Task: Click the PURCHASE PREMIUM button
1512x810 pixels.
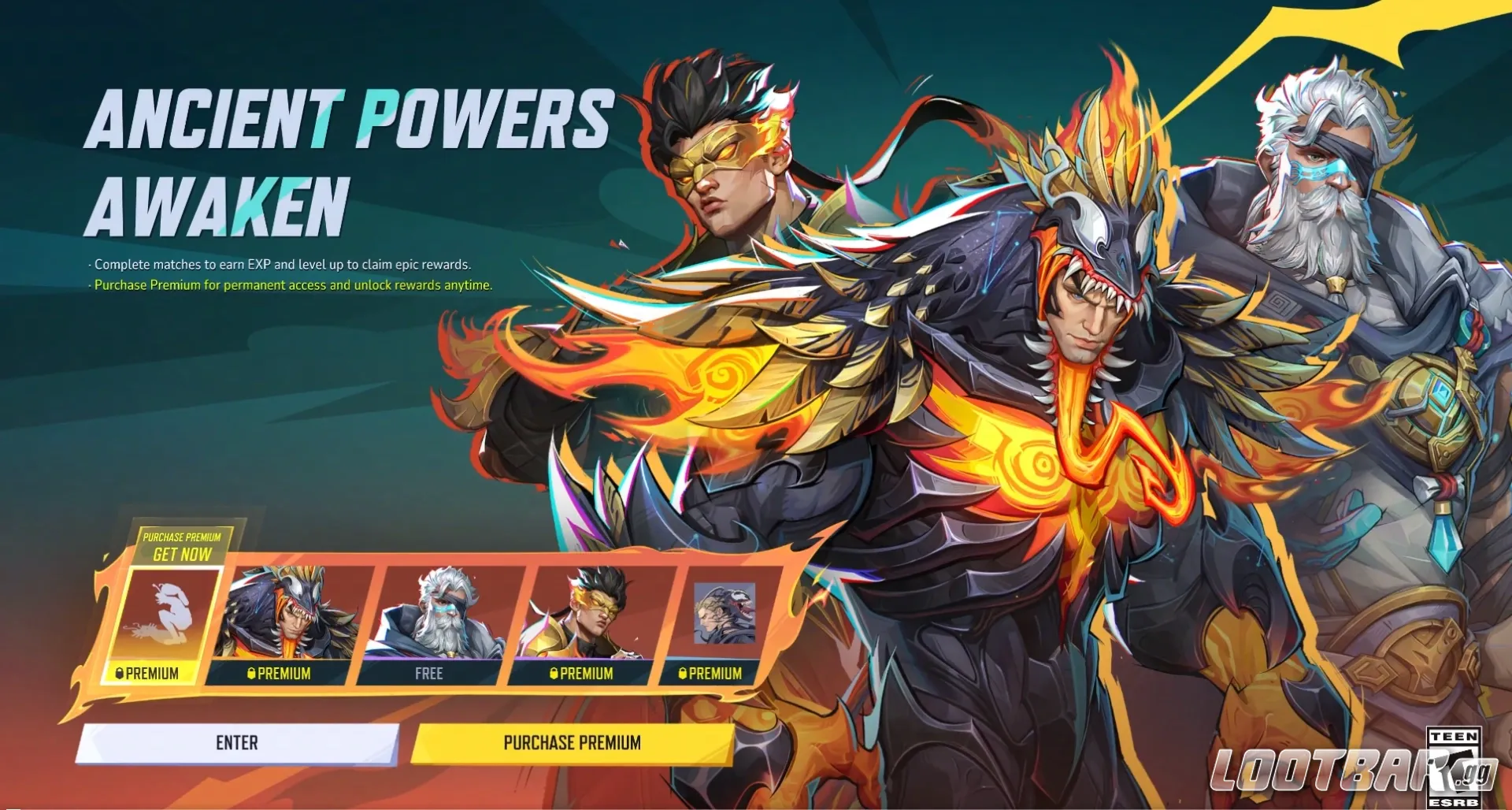Action: pos(573,741)
